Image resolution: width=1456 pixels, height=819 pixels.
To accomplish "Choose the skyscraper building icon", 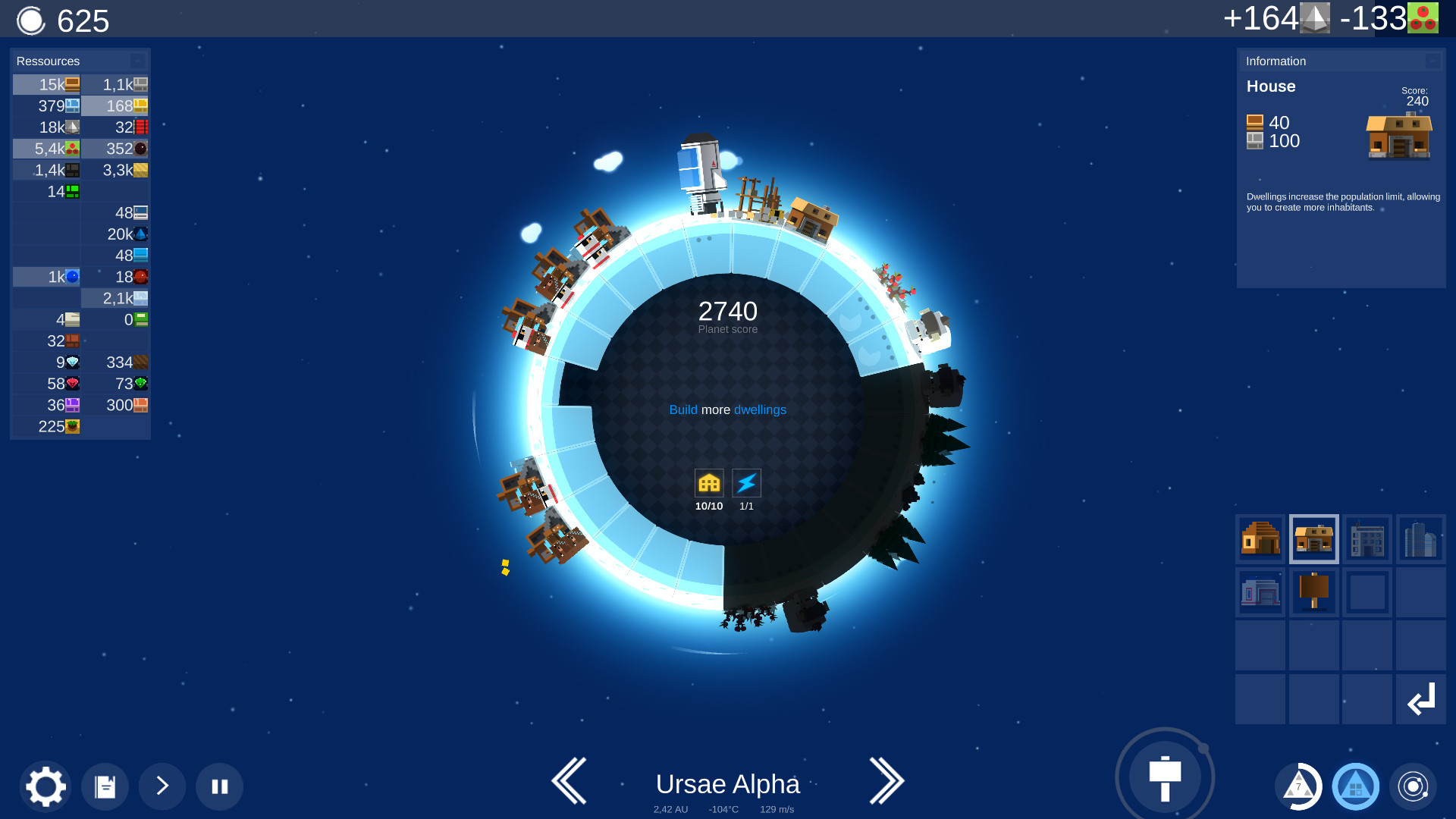I will (1421, 539).
